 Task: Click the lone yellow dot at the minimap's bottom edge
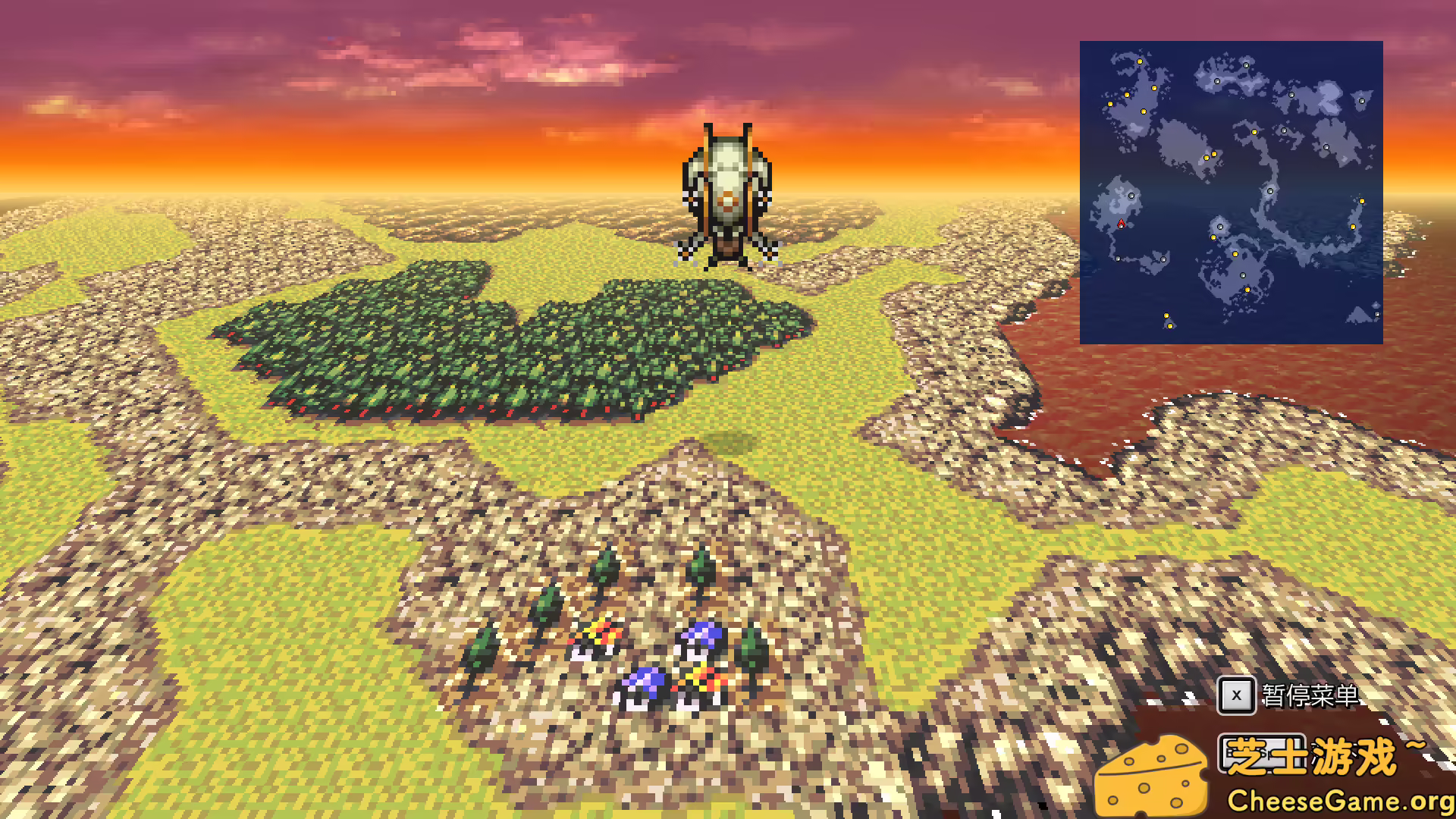(1170, 325)
